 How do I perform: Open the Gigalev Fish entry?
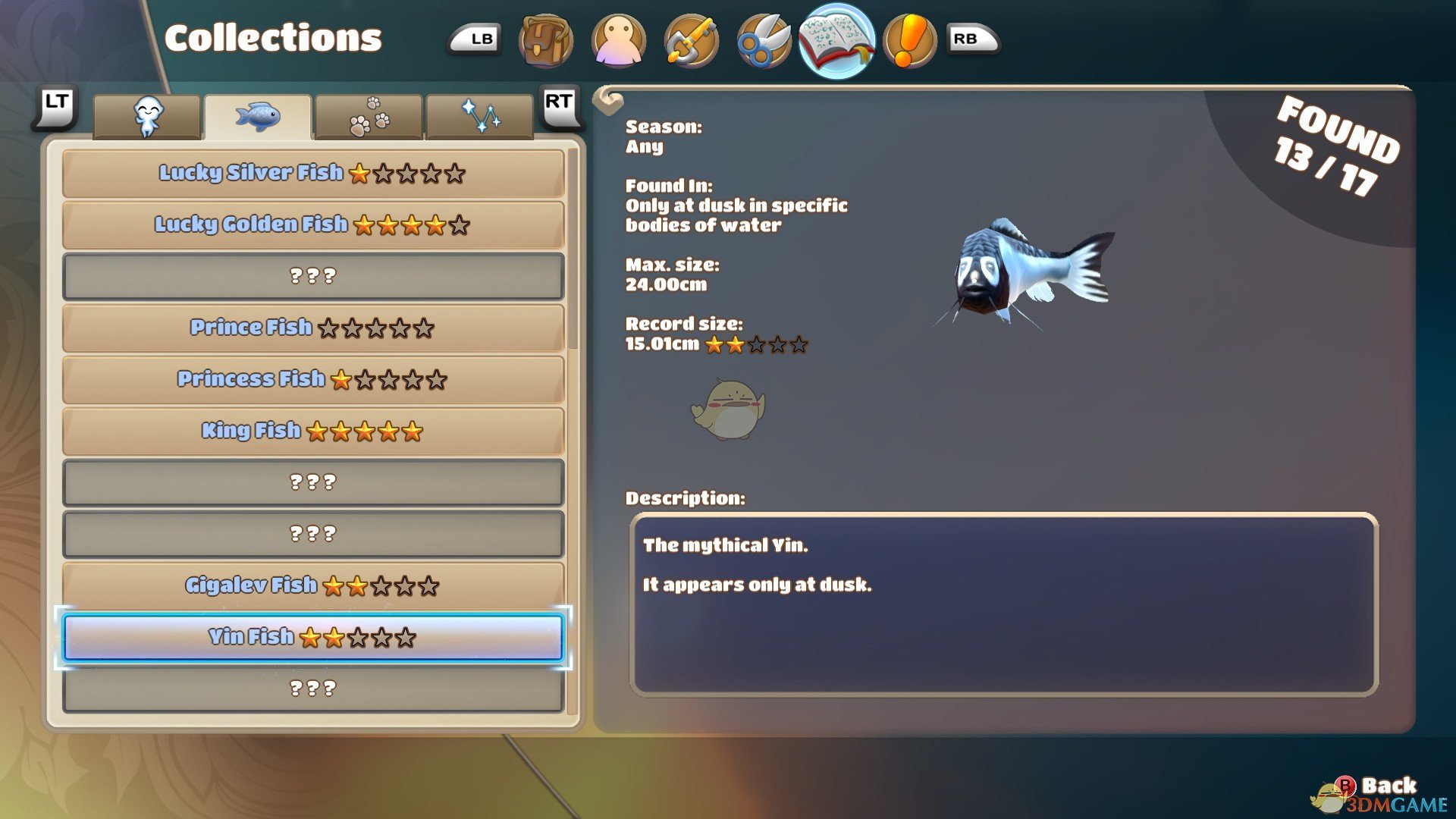coord(312,585)
